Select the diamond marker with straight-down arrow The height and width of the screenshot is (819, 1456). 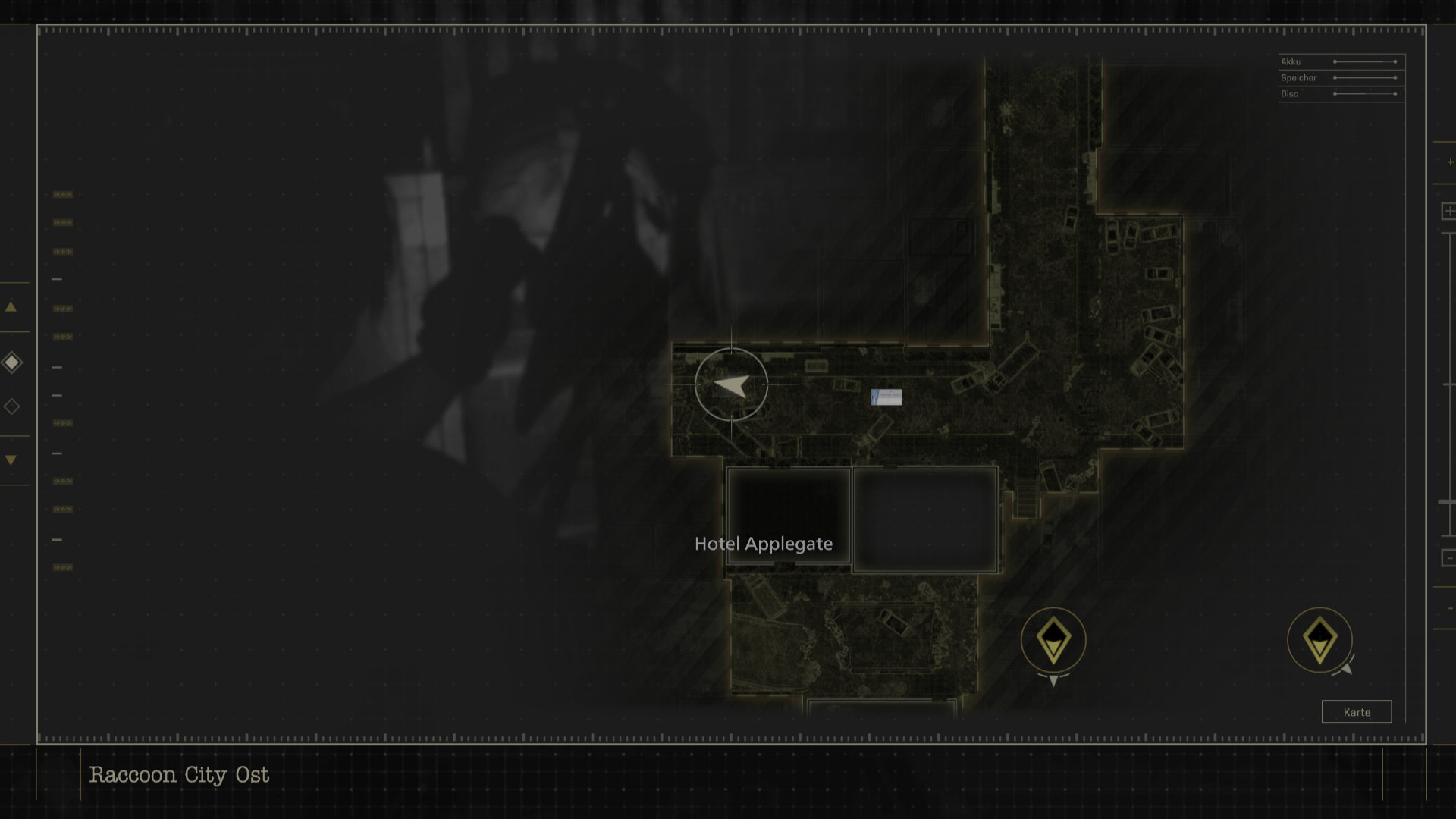1053,641
